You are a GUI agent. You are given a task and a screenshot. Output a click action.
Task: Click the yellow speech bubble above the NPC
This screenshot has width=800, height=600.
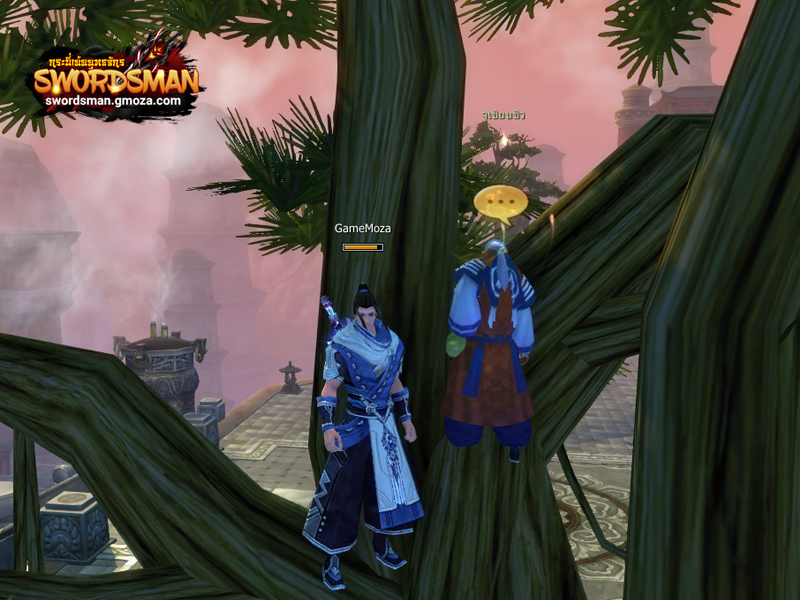[500, 203]
